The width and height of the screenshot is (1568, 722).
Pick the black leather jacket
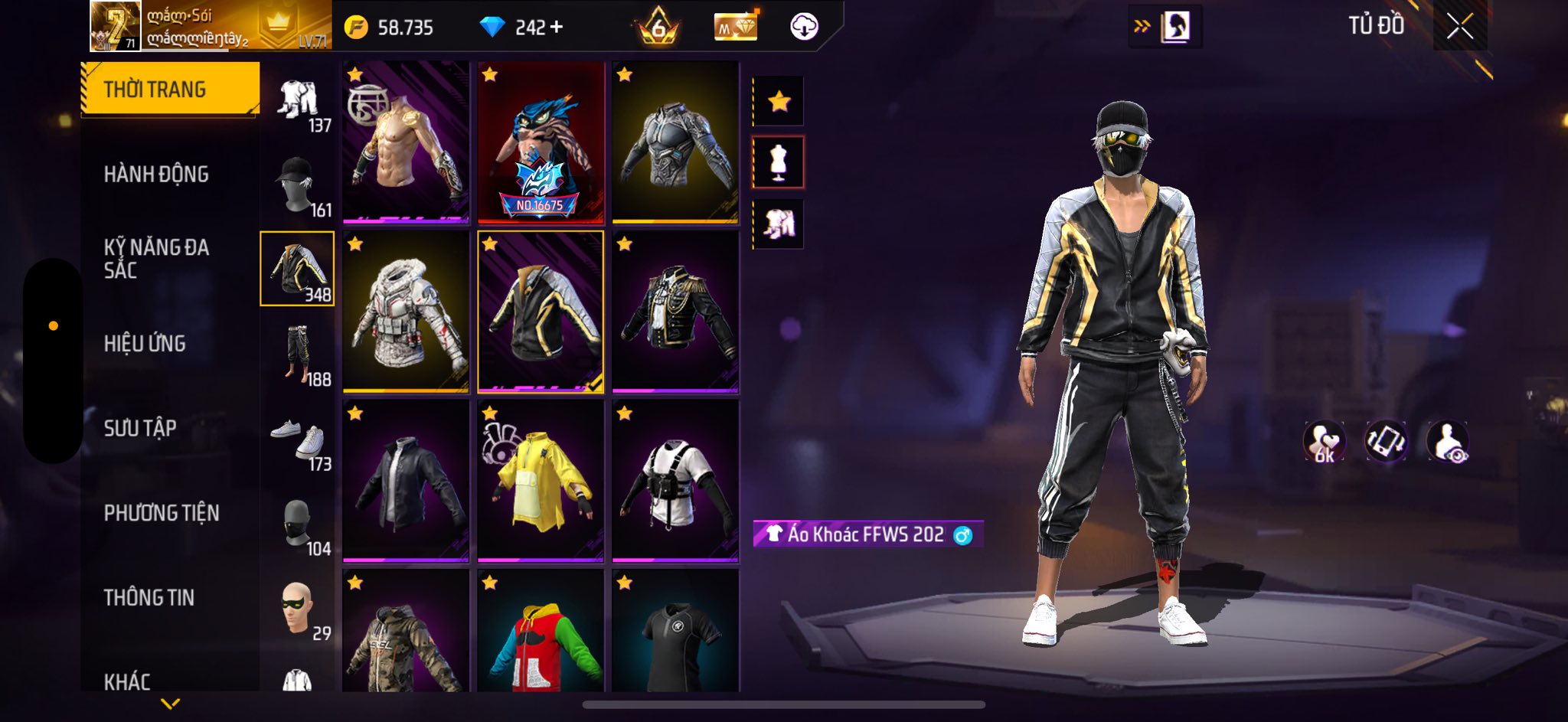point(406,482)
